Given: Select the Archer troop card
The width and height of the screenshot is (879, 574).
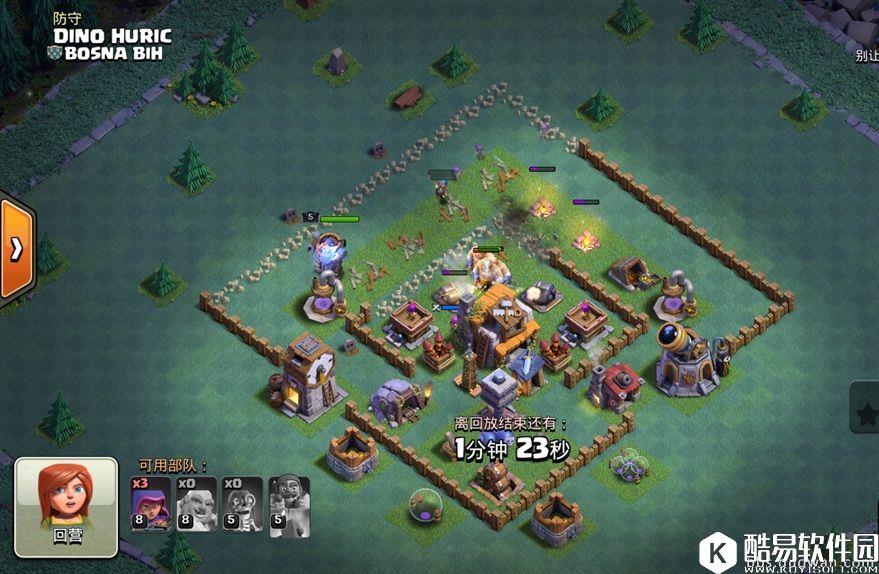Looking at the screenshot, I should coord(151,504).
